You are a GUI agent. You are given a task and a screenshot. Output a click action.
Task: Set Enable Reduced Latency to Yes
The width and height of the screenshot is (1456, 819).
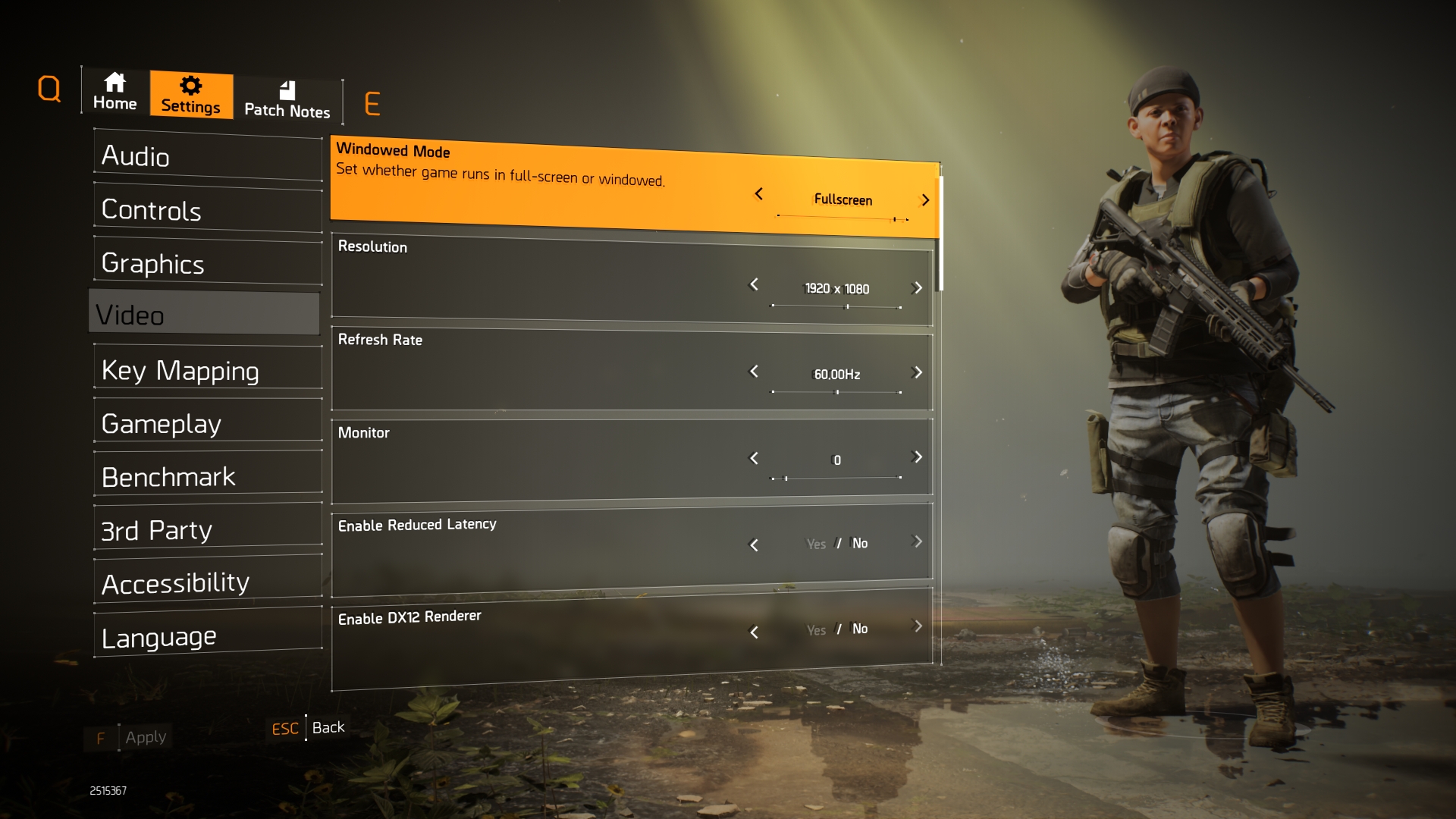pos(816,544)
